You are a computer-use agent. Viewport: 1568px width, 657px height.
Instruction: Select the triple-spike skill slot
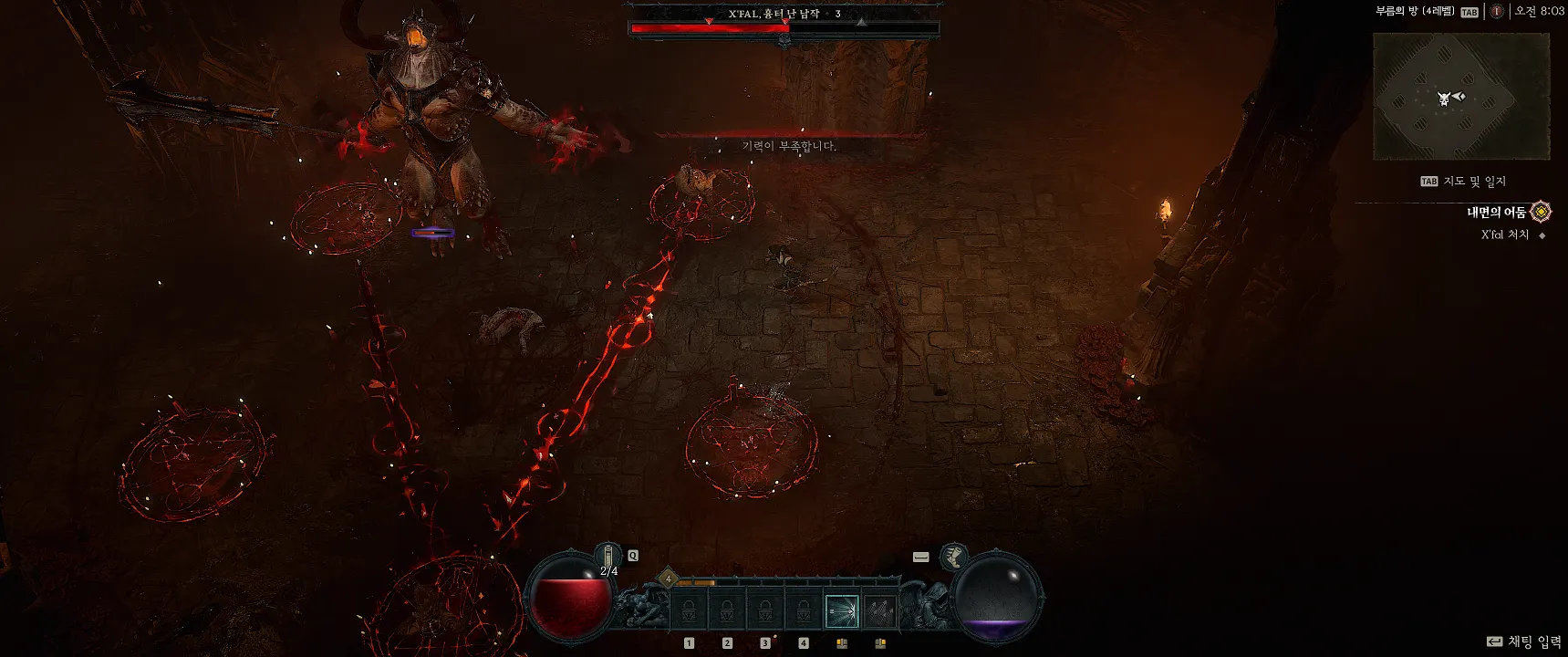(879, 611)
